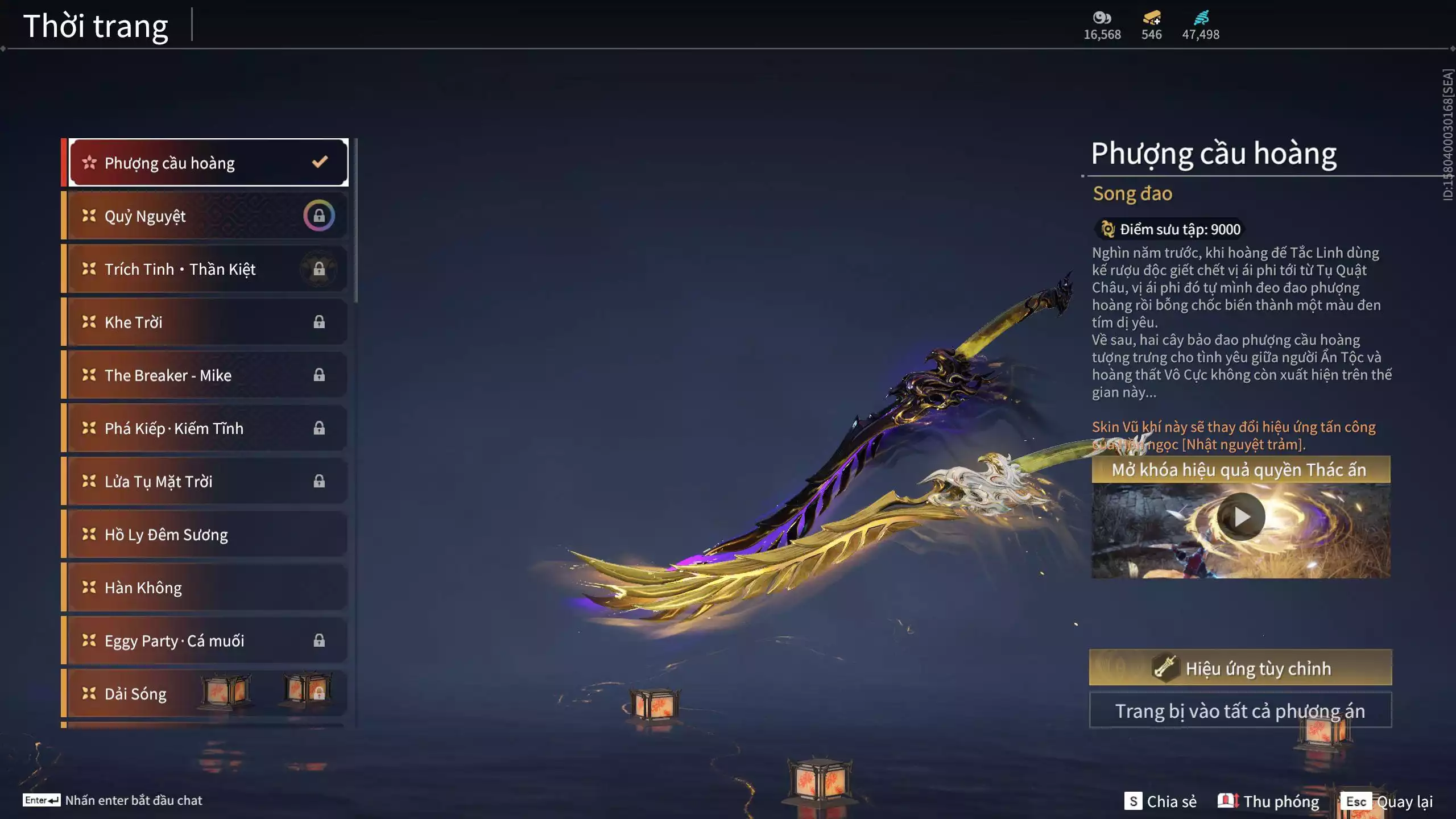Click the coin currency icon showing 16,568
Image resolution: width=1456 pixels, height=819 pixels.
click(x=1102, y=18)
